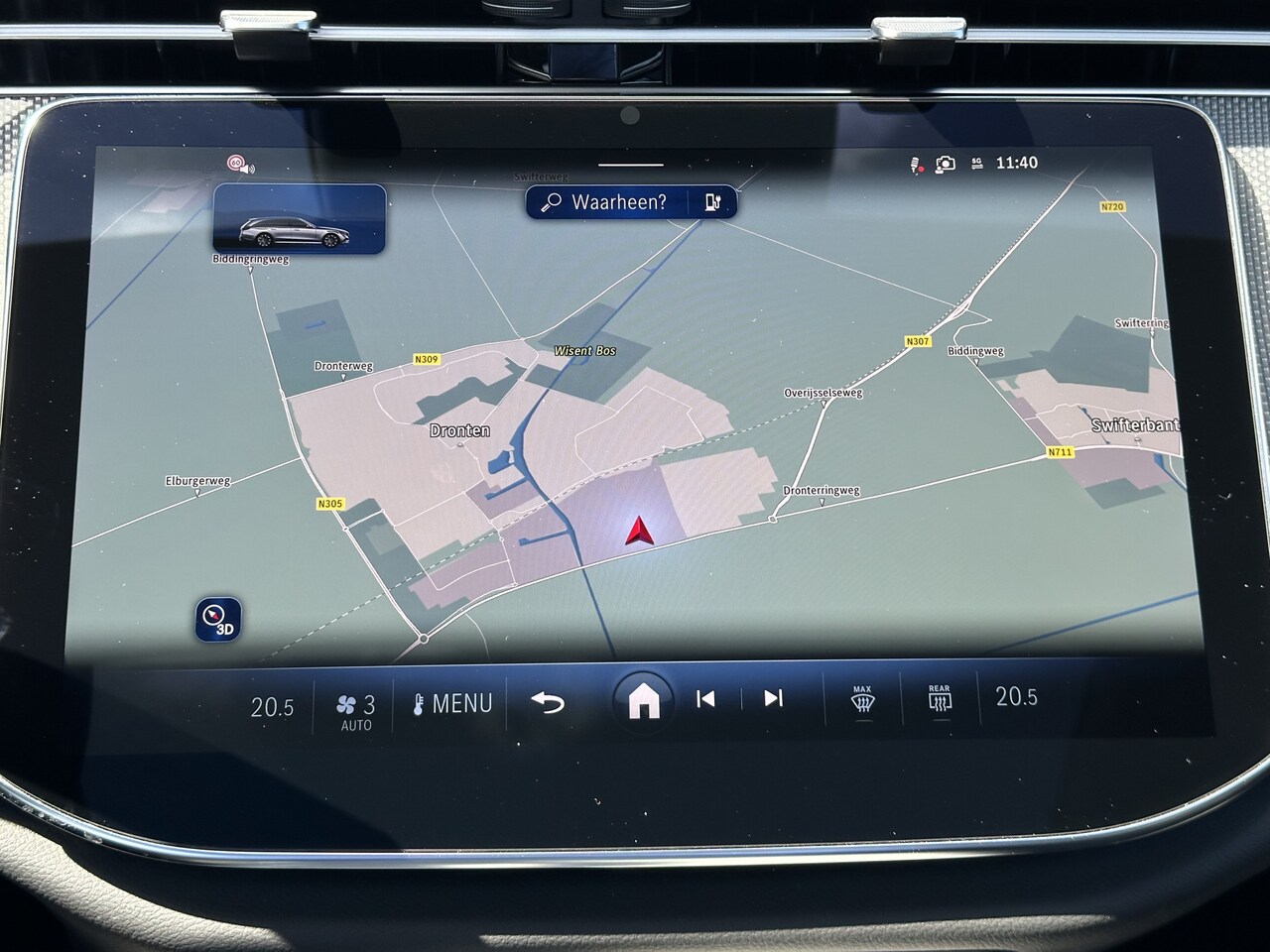
Task: Adjust the right temperature 20.5 setting
Action: pos(1017,696)
